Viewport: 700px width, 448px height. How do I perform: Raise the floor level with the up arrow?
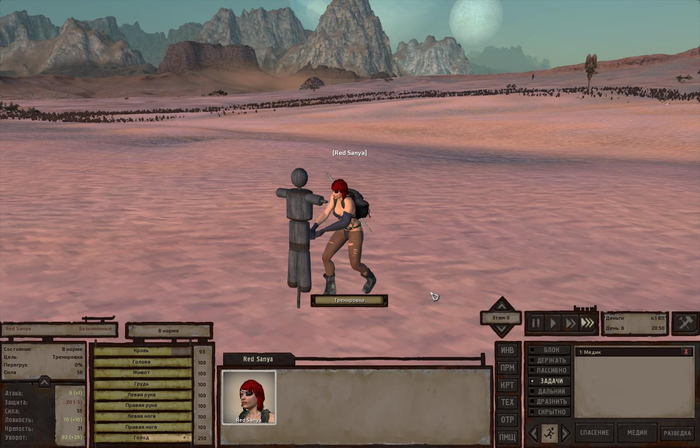(501, 304)
